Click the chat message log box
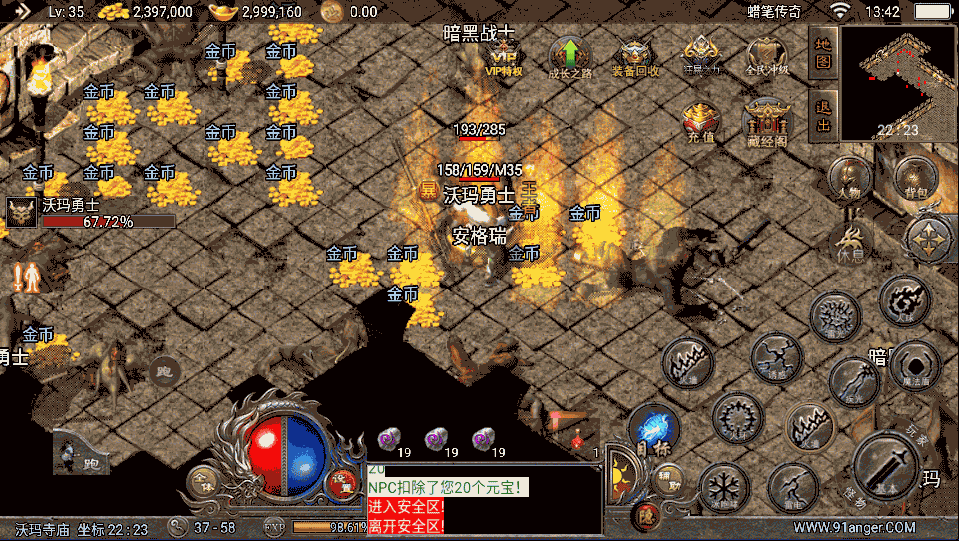959x541 pixels. point(484,498)
